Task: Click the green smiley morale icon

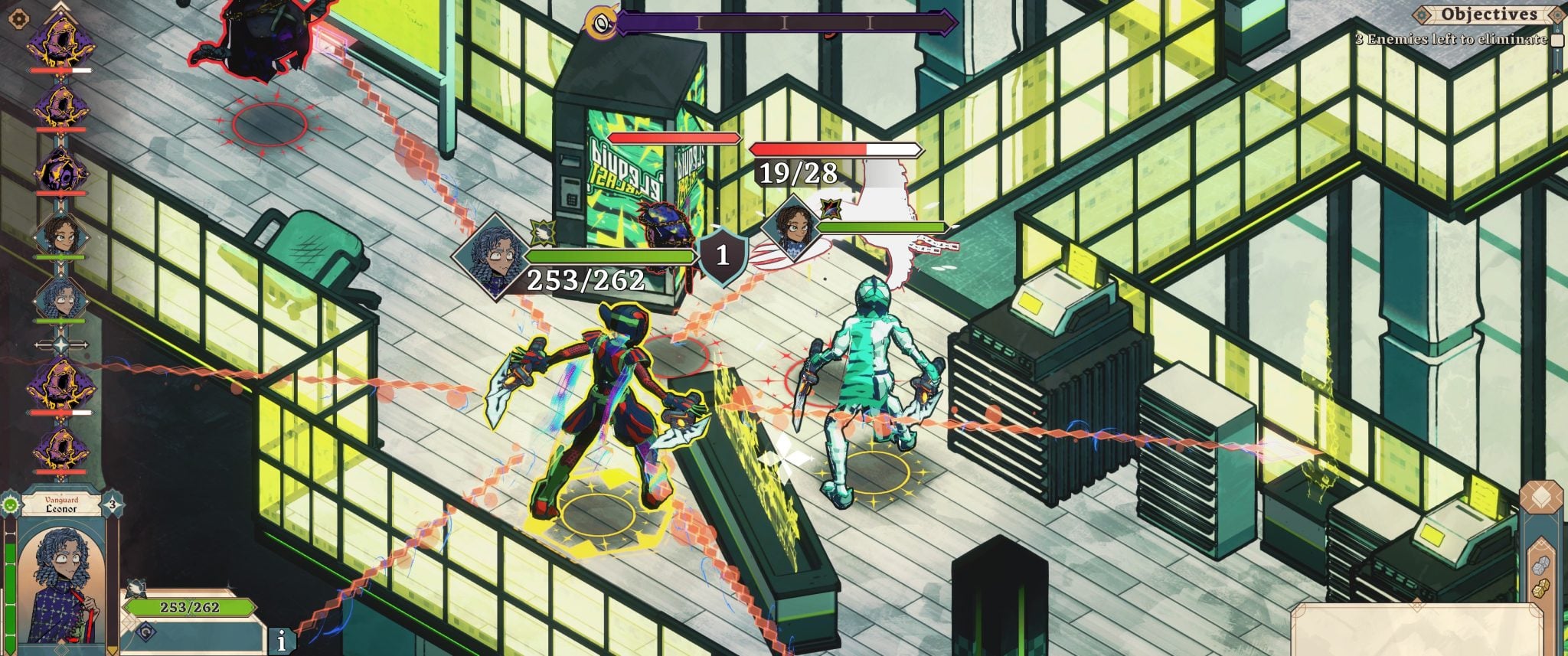Action: [x=10, y=504]
